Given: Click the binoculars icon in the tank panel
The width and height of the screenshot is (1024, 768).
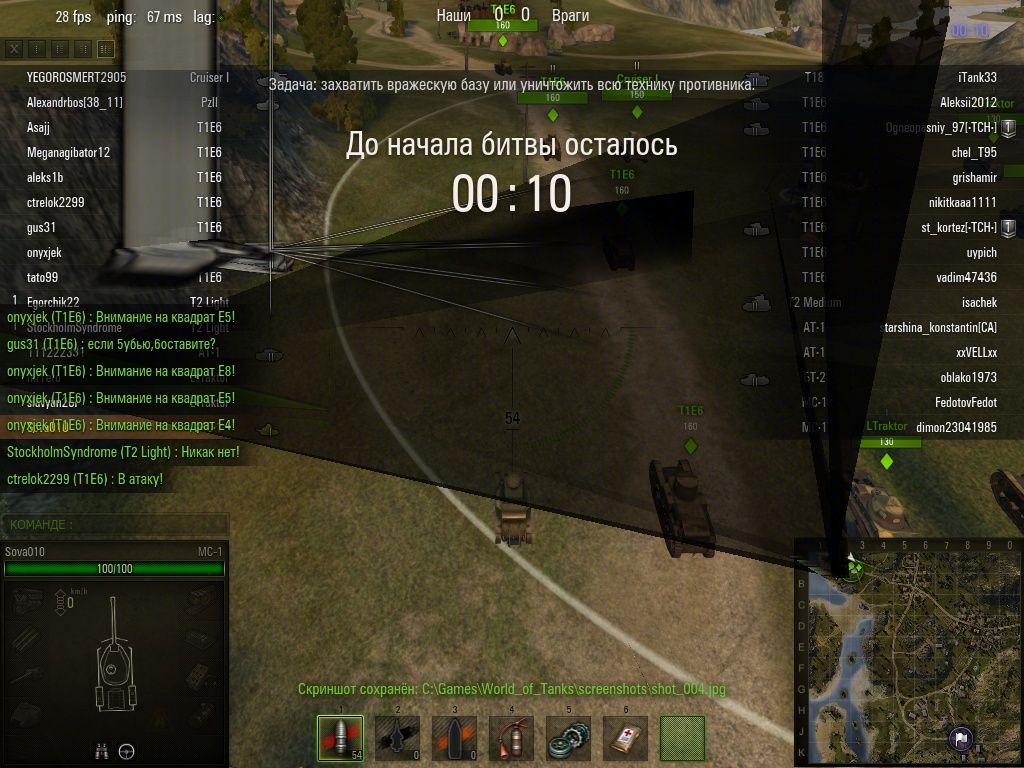Looking at the screenshot, I should [101, 751].
